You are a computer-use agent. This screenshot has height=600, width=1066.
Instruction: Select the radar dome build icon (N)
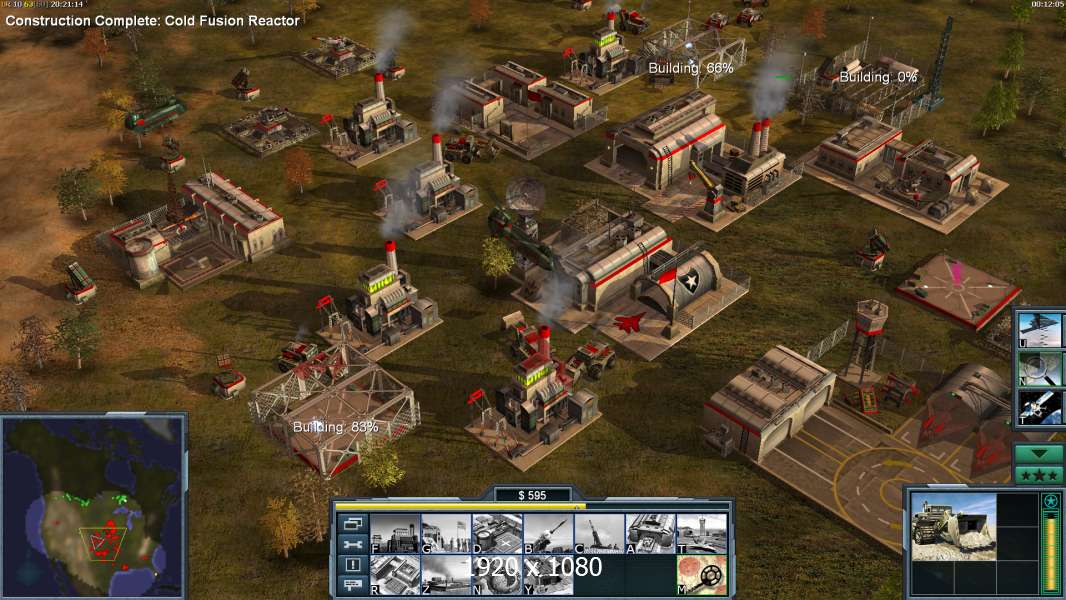click(x=497, y=574)
